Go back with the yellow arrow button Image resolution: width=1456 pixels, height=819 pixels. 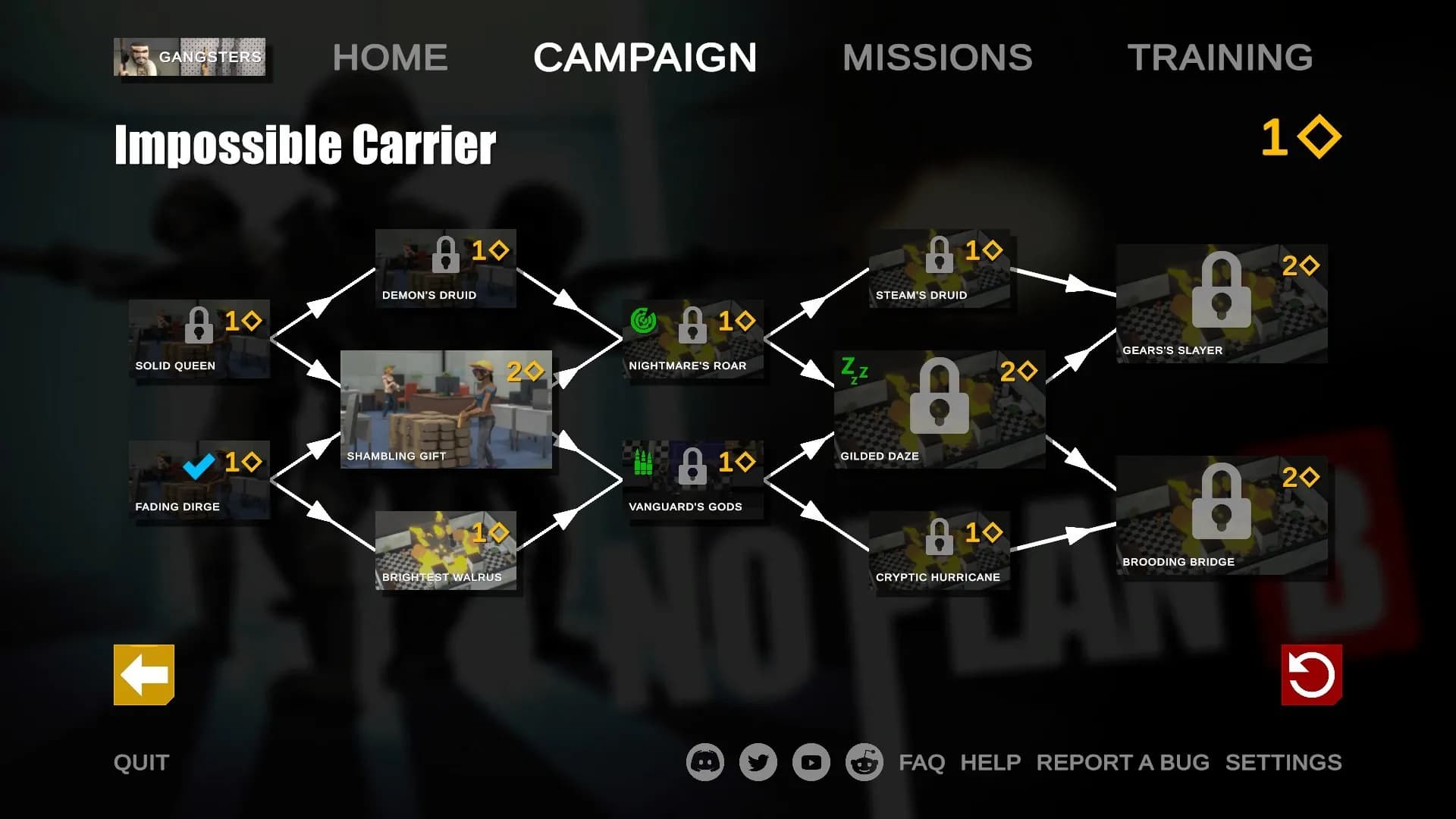[144, 675]
